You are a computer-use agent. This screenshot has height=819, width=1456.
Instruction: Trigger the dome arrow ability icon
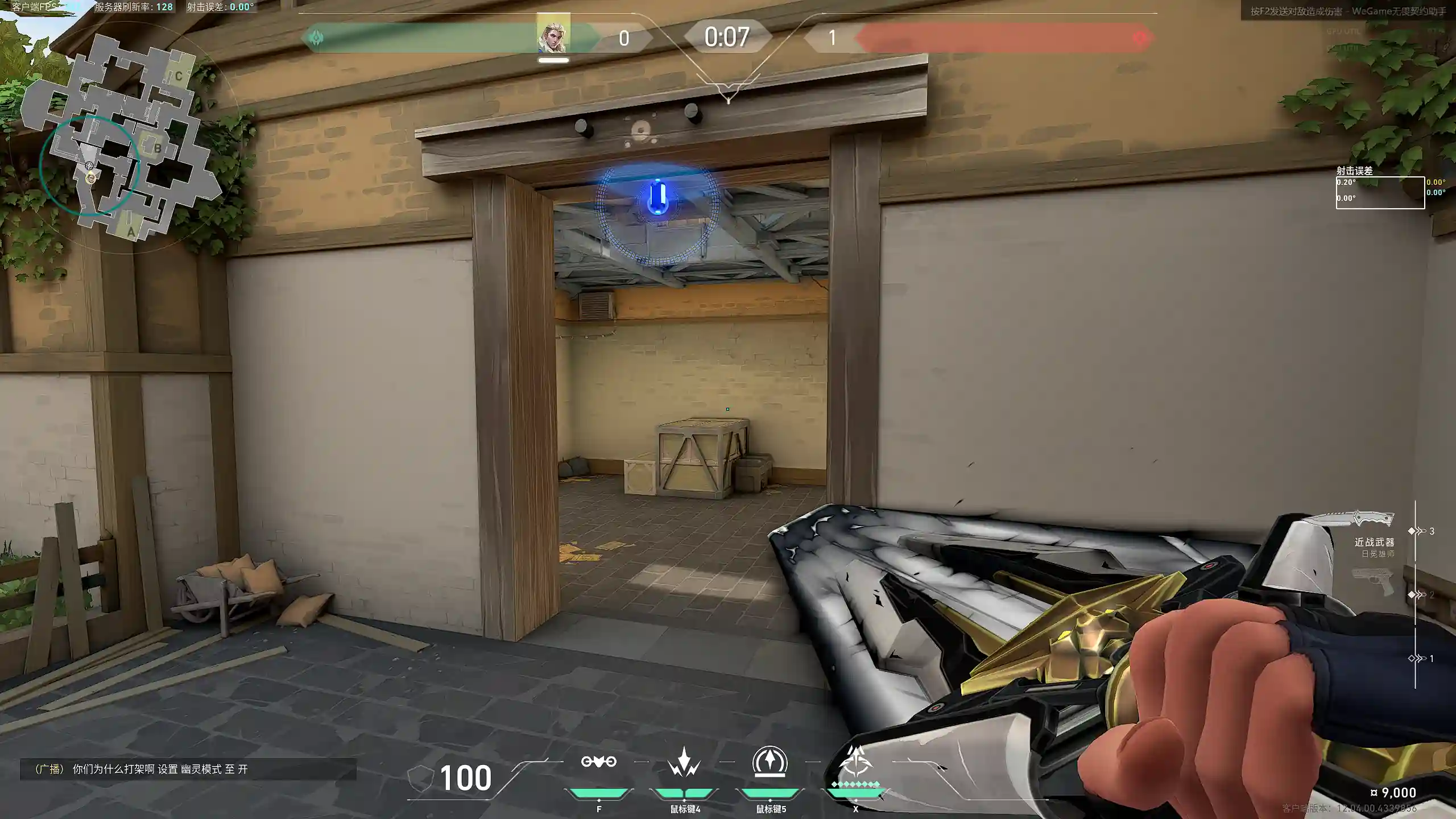770,762
